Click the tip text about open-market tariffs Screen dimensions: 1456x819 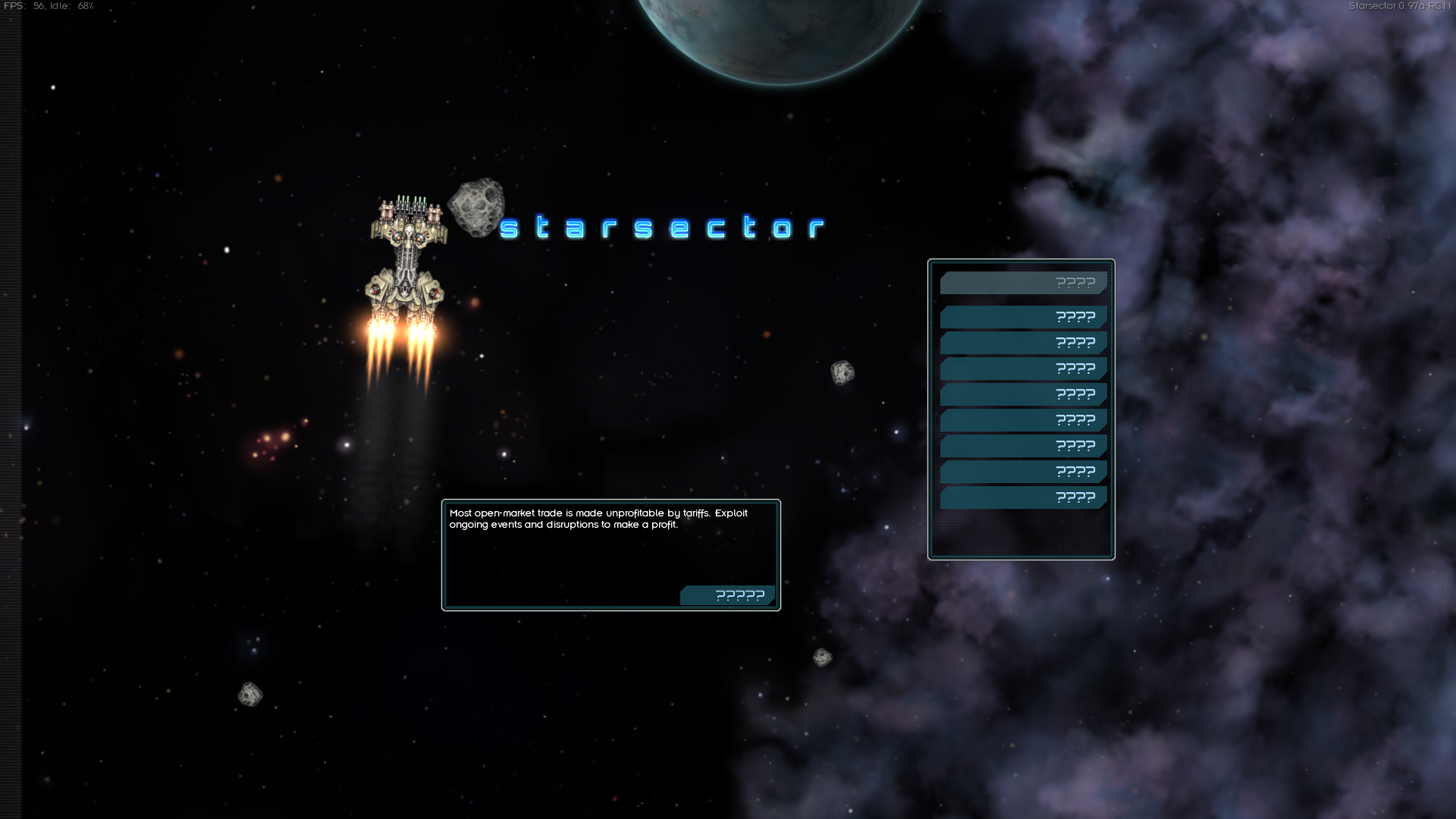(598, 519)
